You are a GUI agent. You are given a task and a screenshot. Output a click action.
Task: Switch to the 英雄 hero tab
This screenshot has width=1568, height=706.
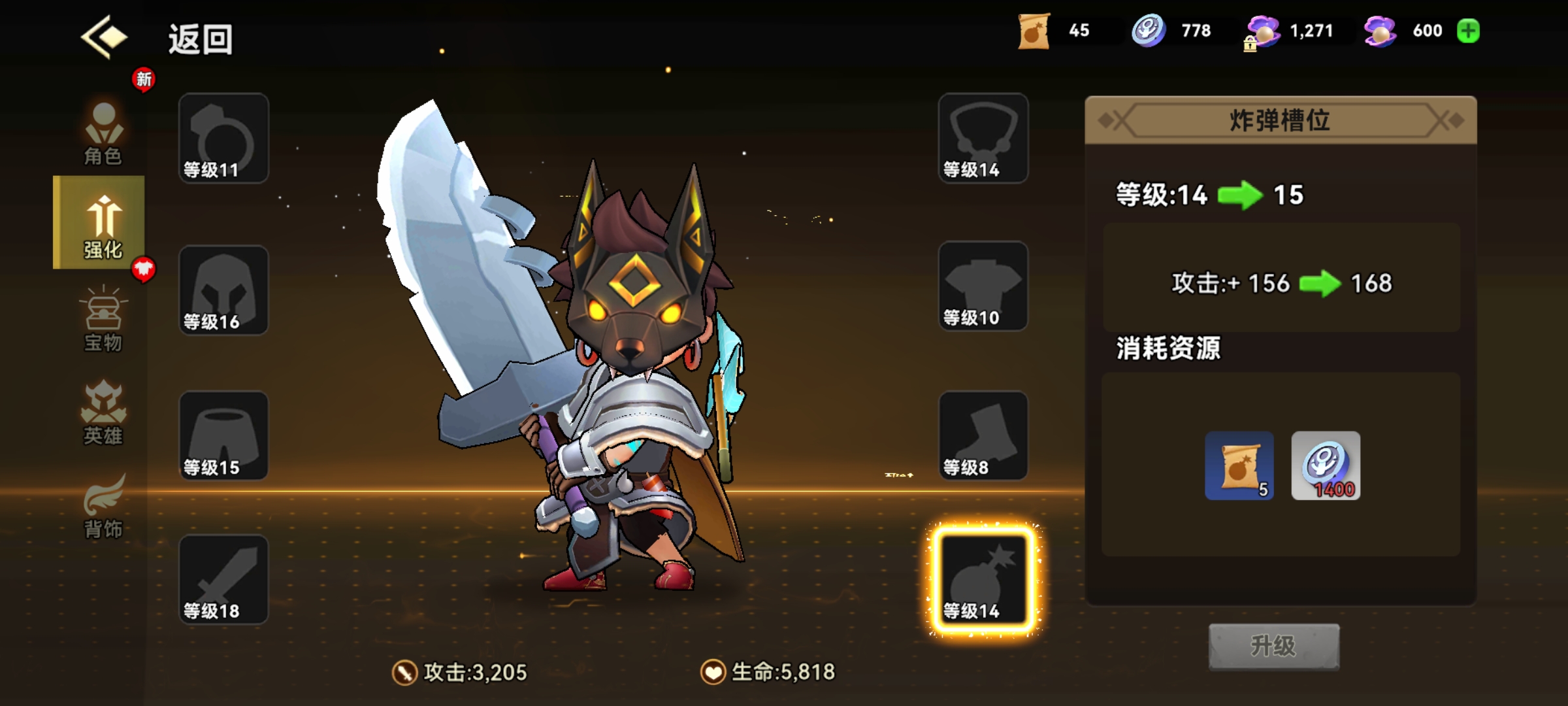103,412
